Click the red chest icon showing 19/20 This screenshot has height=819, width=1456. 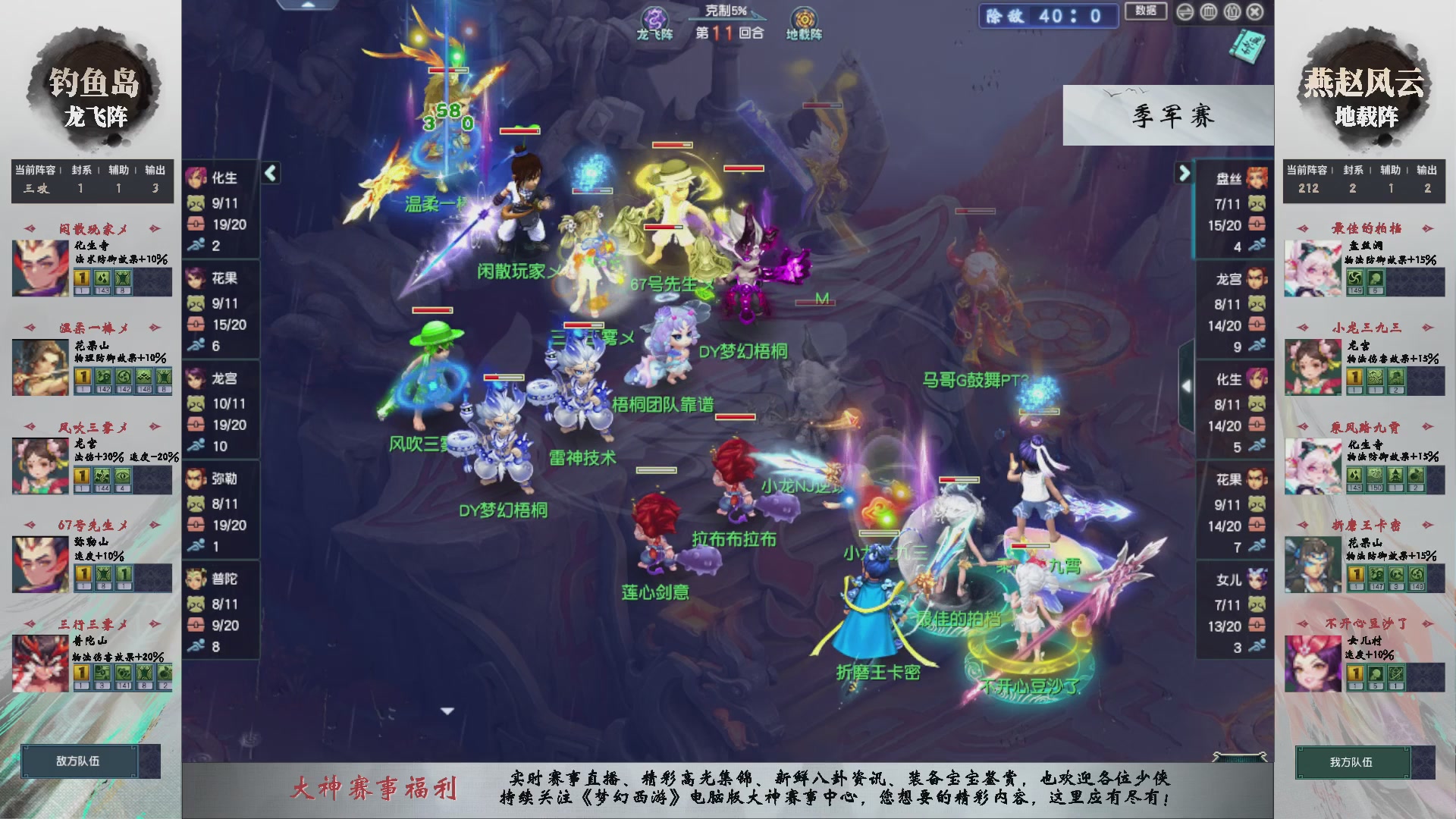pyautogui.click(x=196, y=224)
